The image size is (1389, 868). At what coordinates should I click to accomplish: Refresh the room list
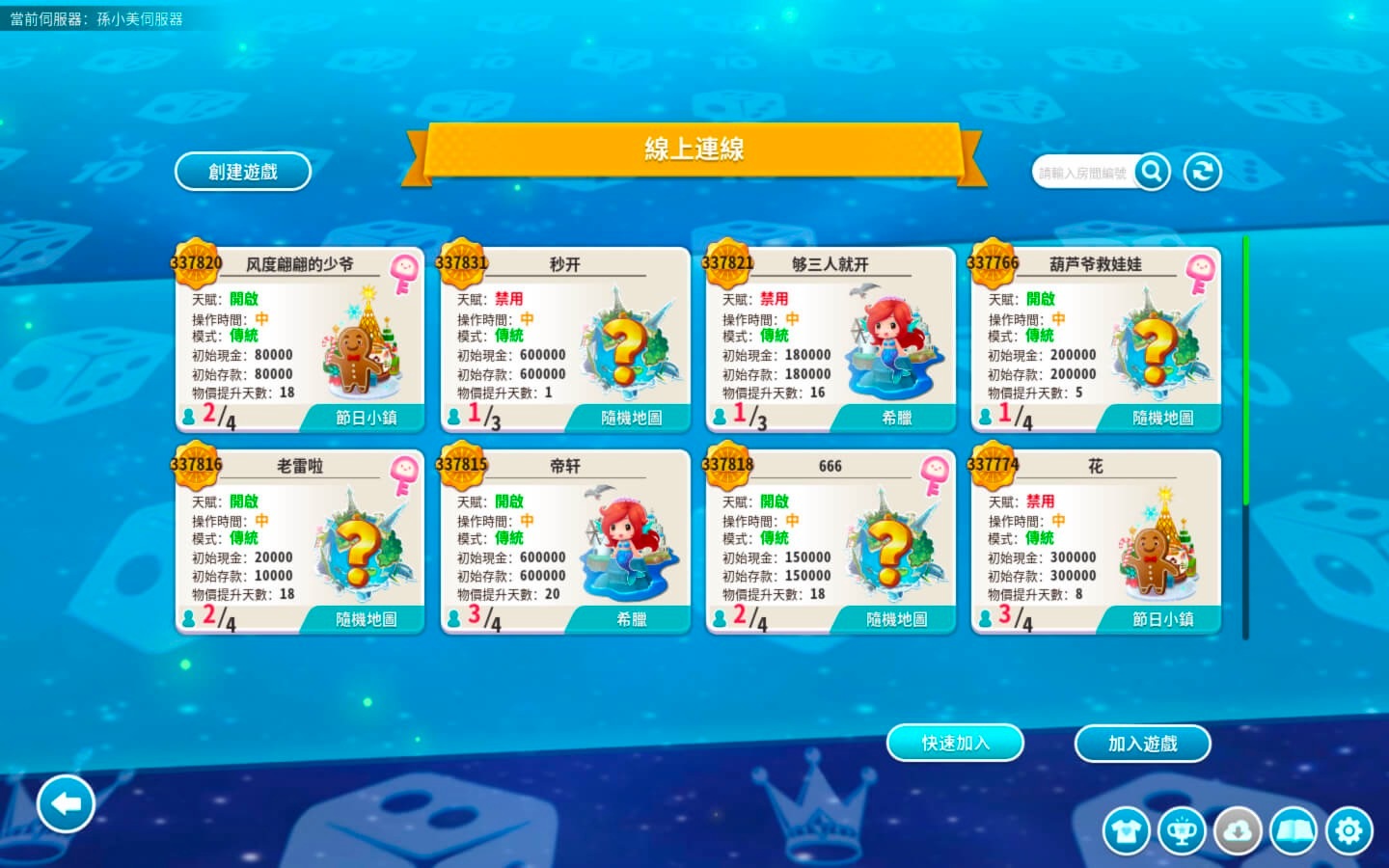[1203, 172]
